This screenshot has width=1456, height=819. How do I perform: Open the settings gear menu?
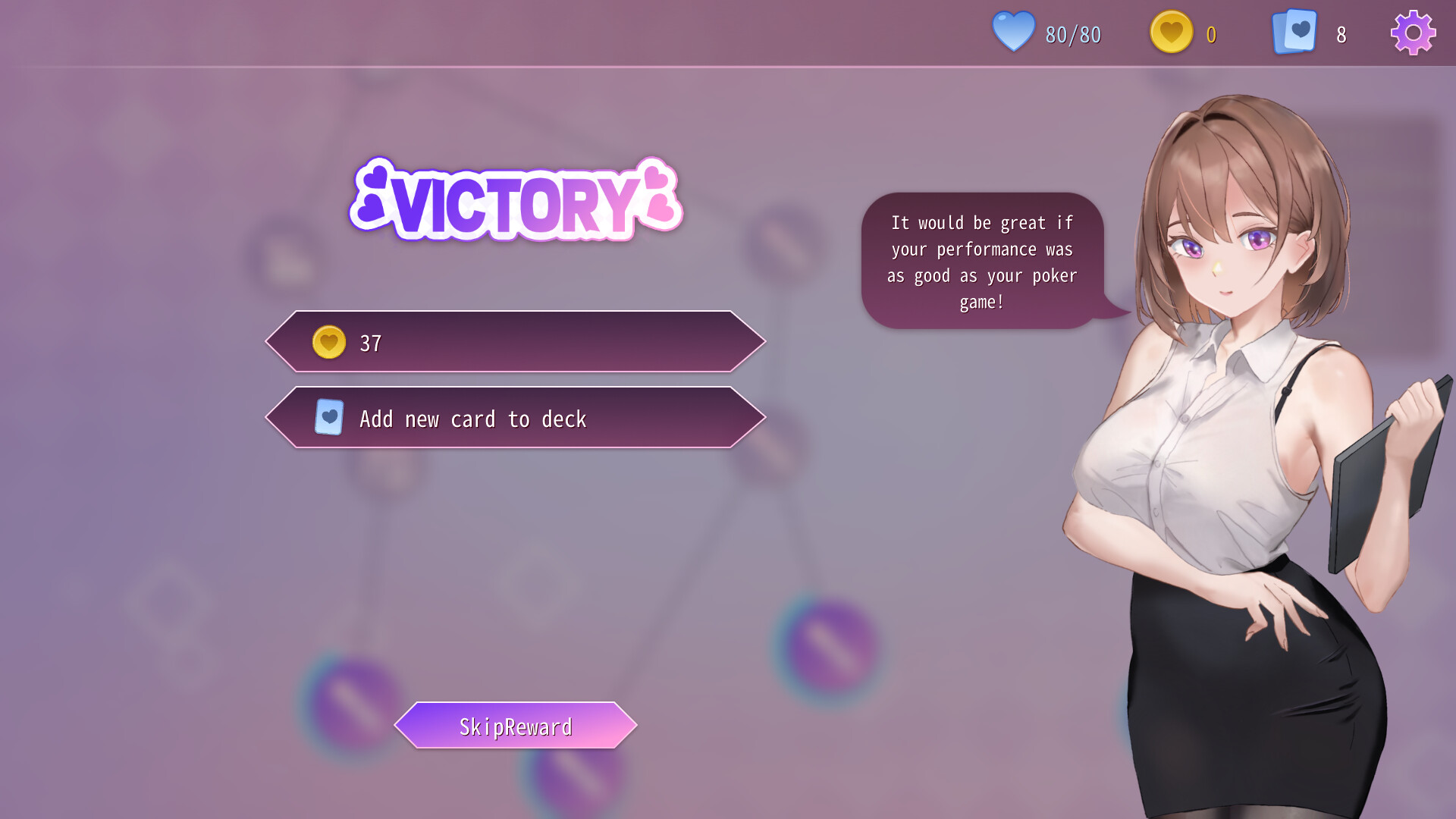tap(1412, 32)
